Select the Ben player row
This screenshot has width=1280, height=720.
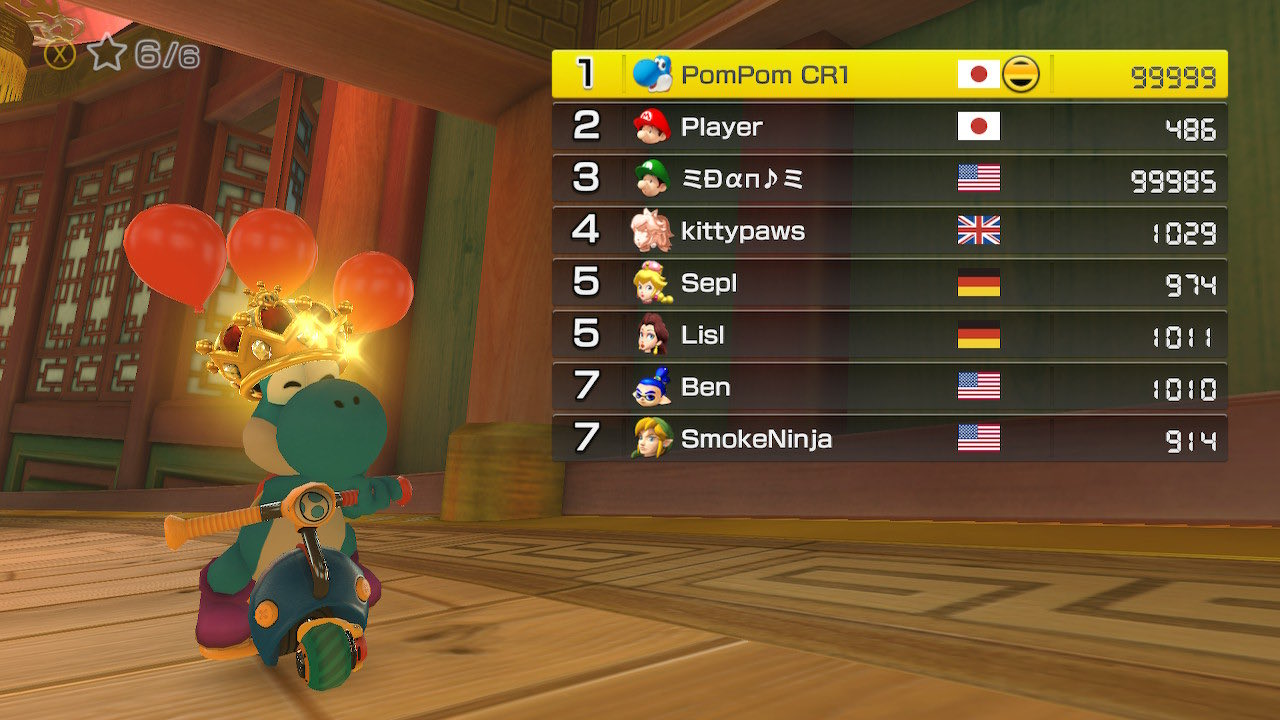click(x=889, y=387)
